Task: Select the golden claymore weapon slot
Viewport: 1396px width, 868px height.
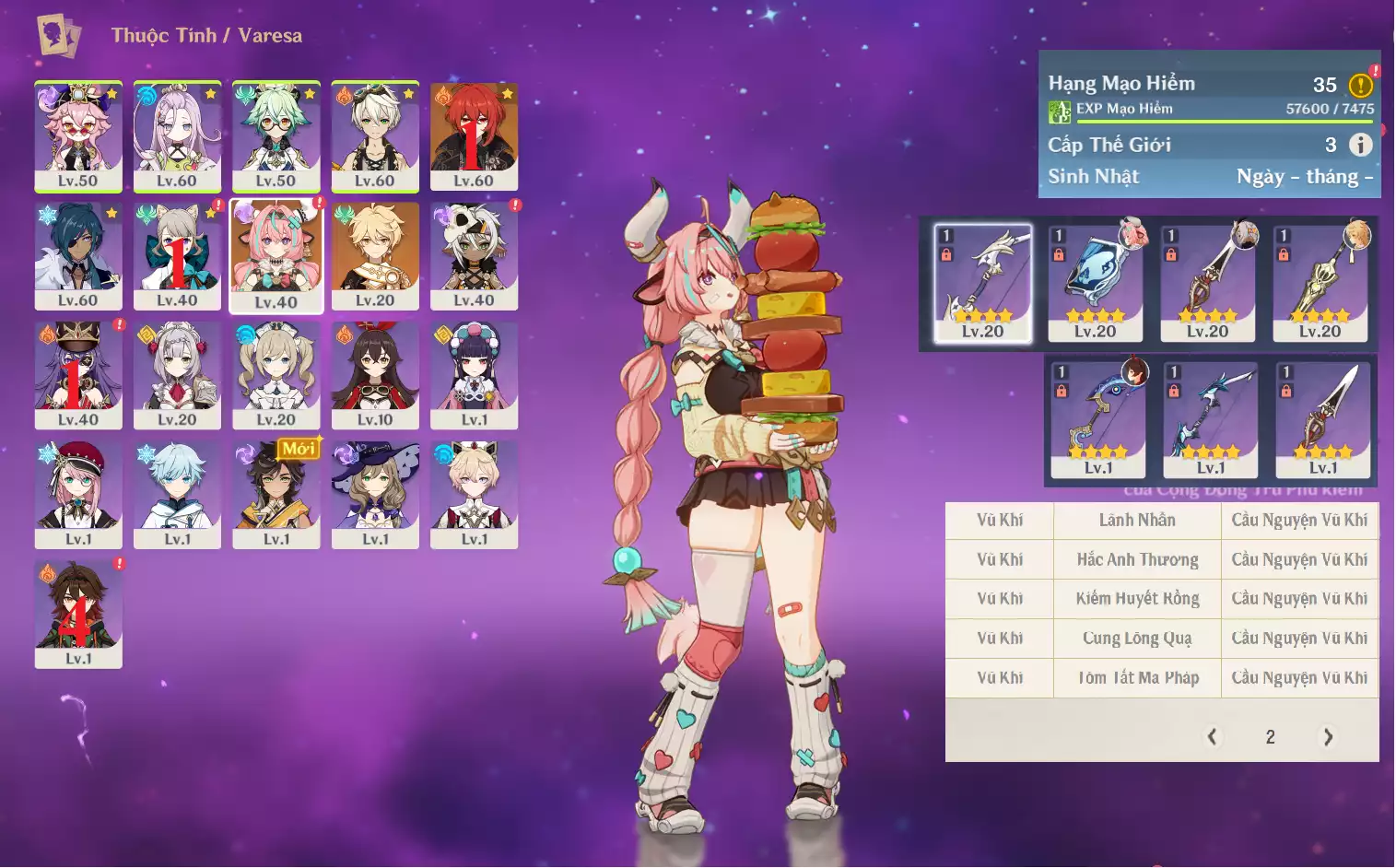Action: coord(1320,283)
